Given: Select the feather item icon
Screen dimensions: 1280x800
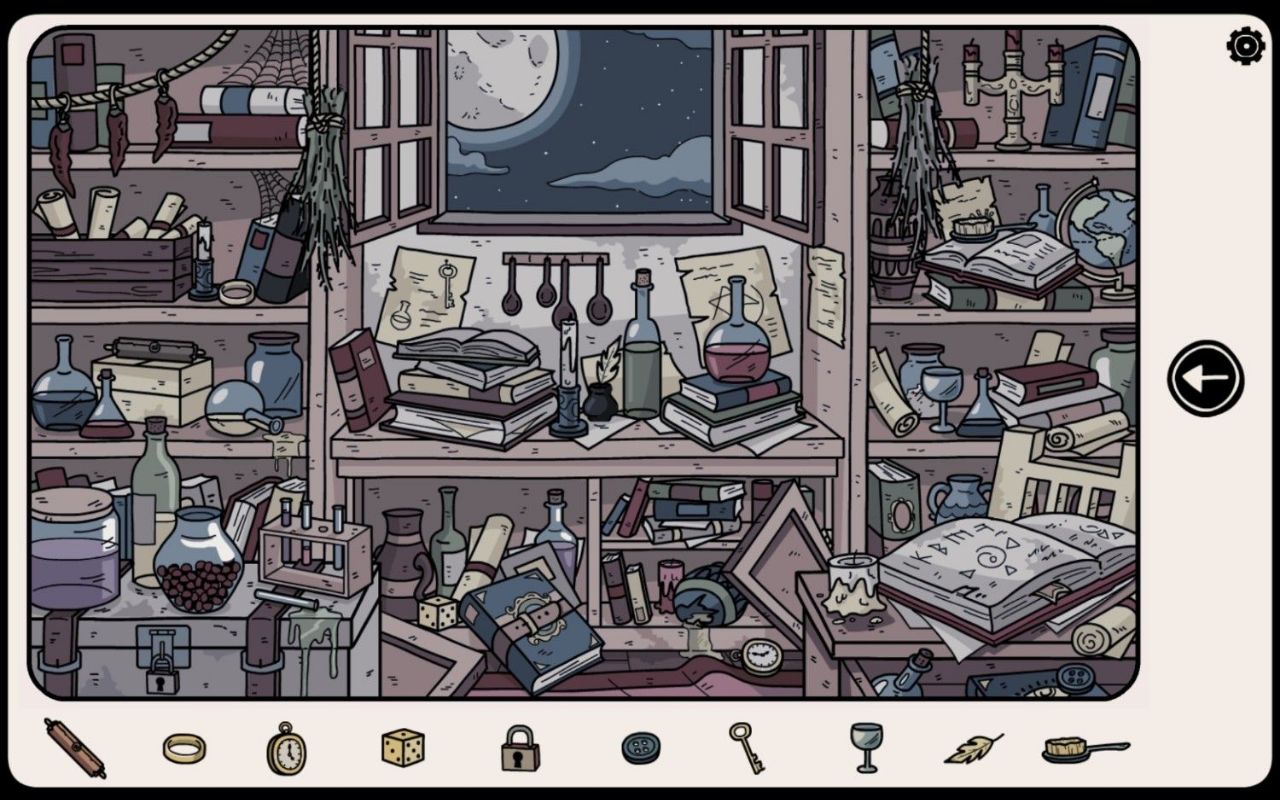Looking at the screenshot, I should pos(973,748).
